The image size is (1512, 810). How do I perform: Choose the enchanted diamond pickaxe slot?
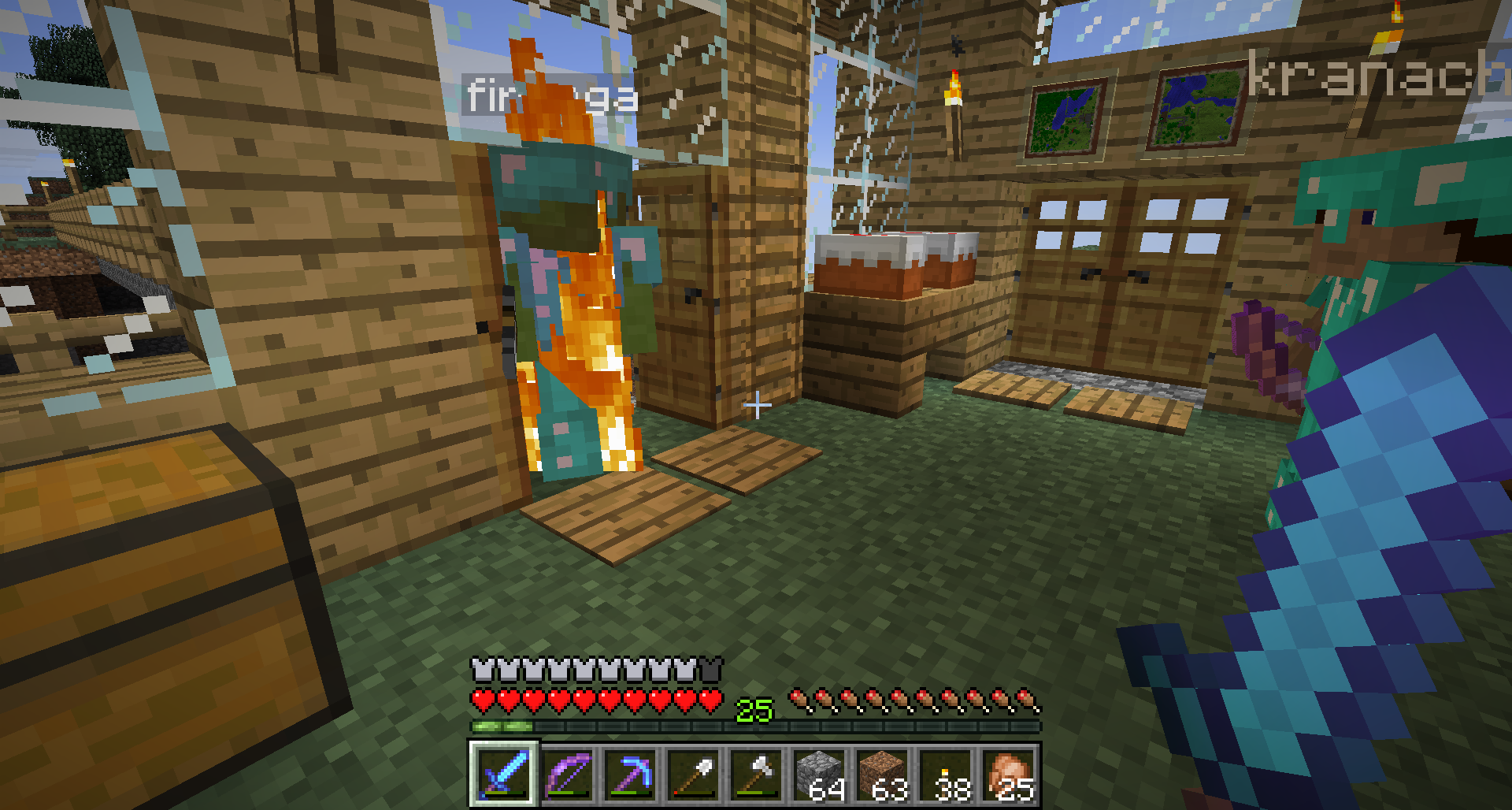tap(630, 774)
